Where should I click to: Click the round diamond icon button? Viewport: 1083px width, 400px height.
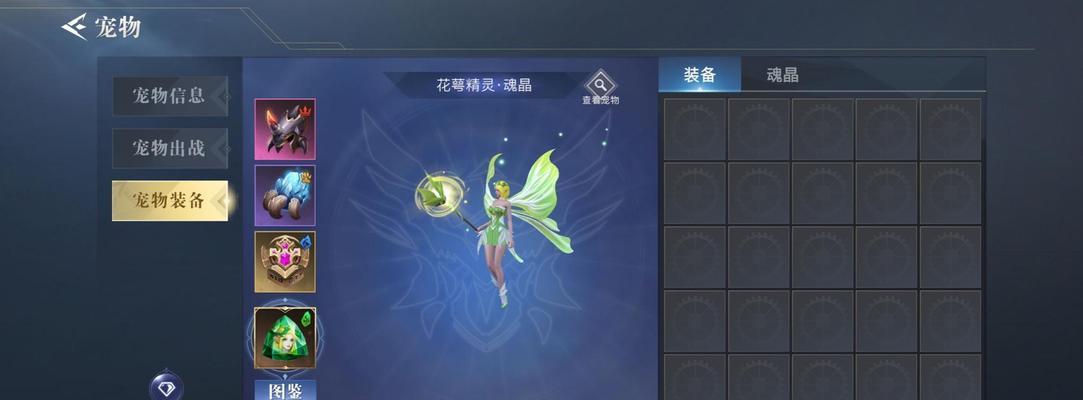[166, 388]
